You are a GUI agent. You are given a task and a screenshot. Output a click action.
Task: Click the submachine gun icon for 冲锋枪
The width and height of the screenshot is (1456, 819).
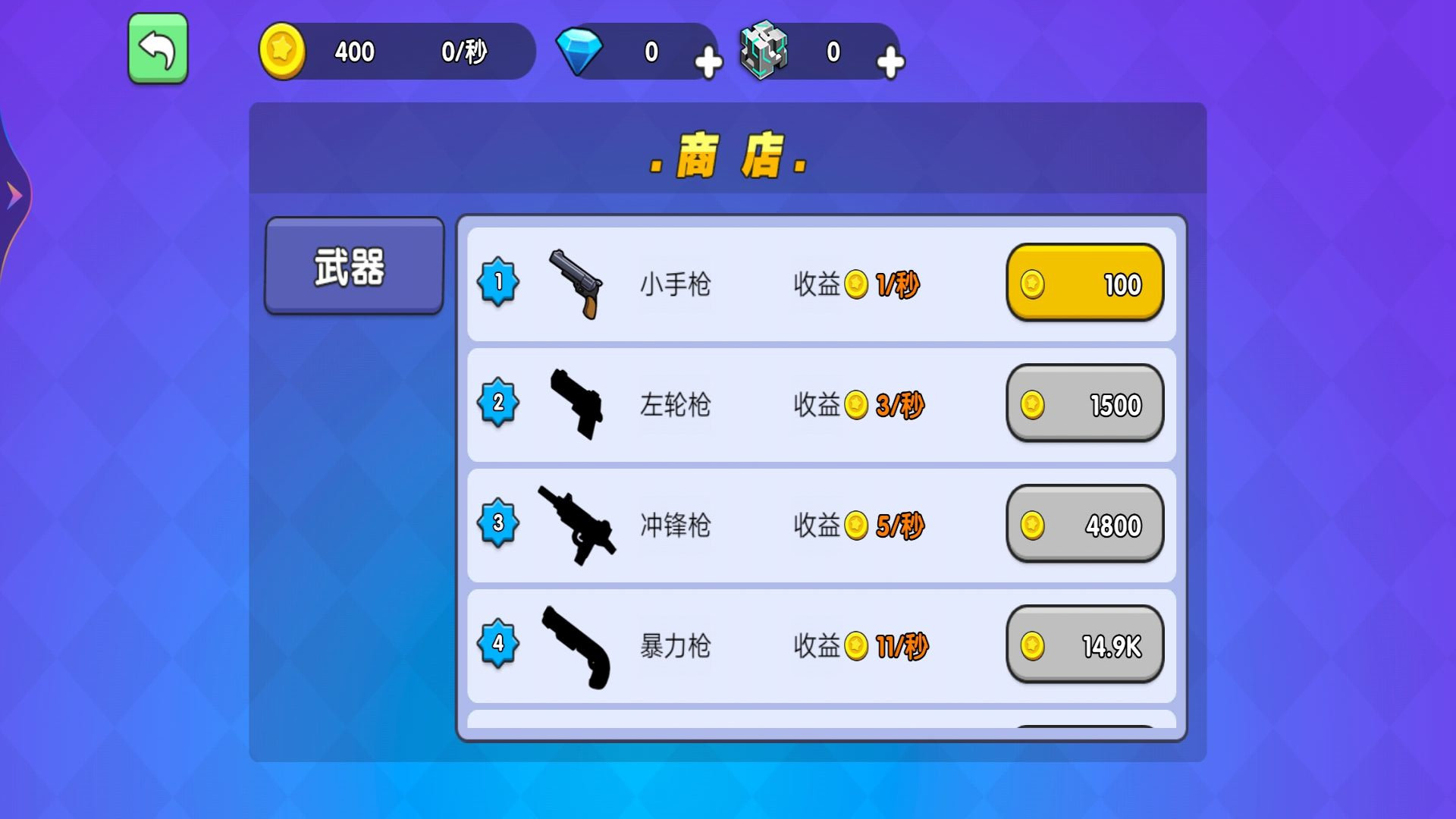(576, 525)
